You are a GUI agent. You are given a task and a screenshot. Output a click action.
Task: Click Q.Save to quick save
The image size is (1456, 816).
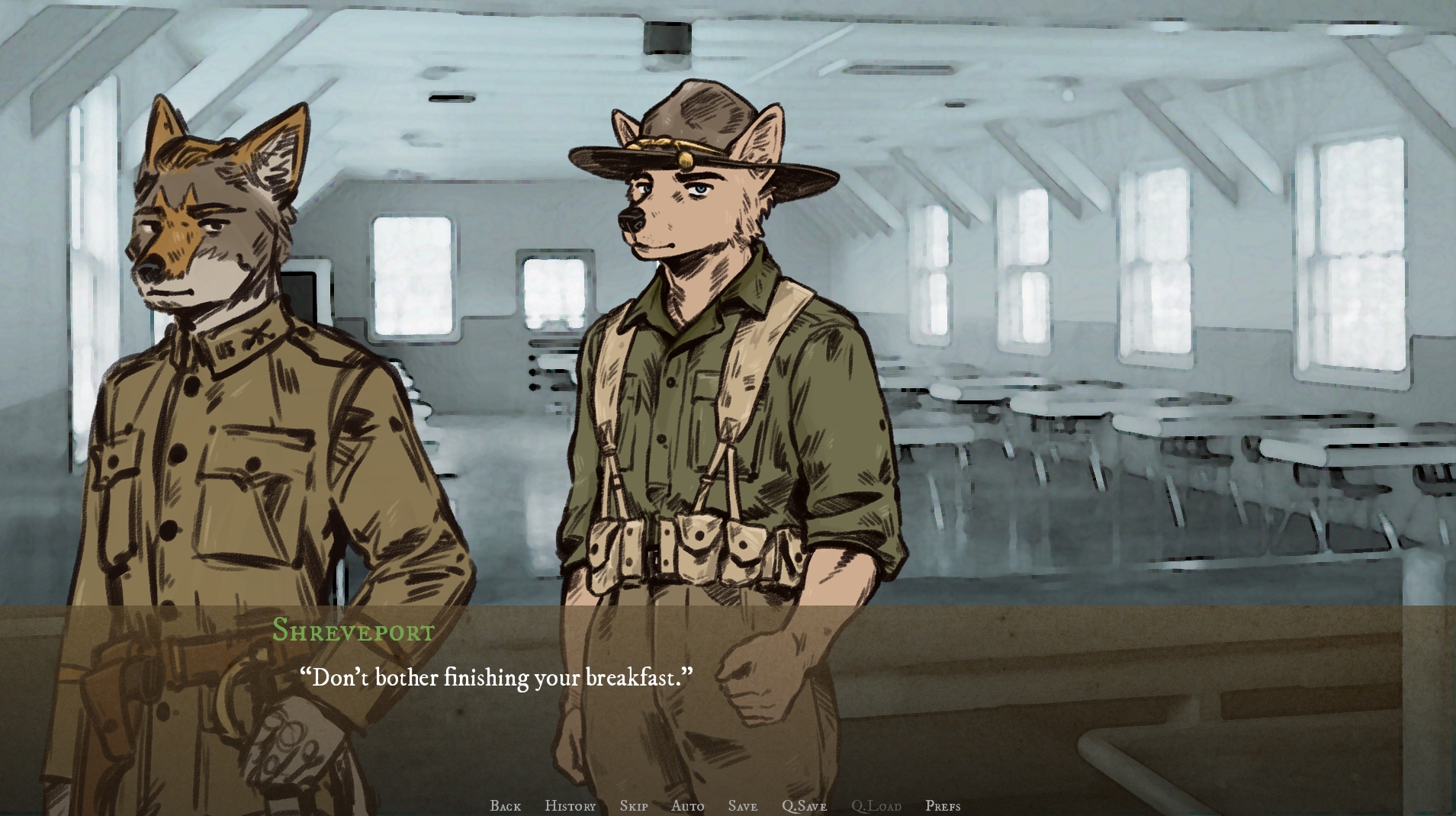coord(804,805)
